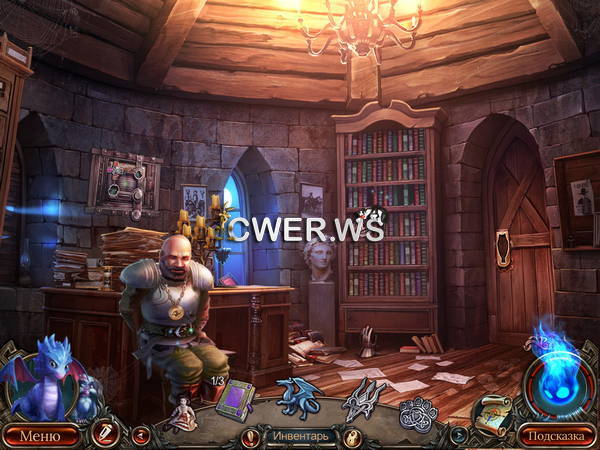
Task: Open the journal quill icon
Action: (102, 434)
